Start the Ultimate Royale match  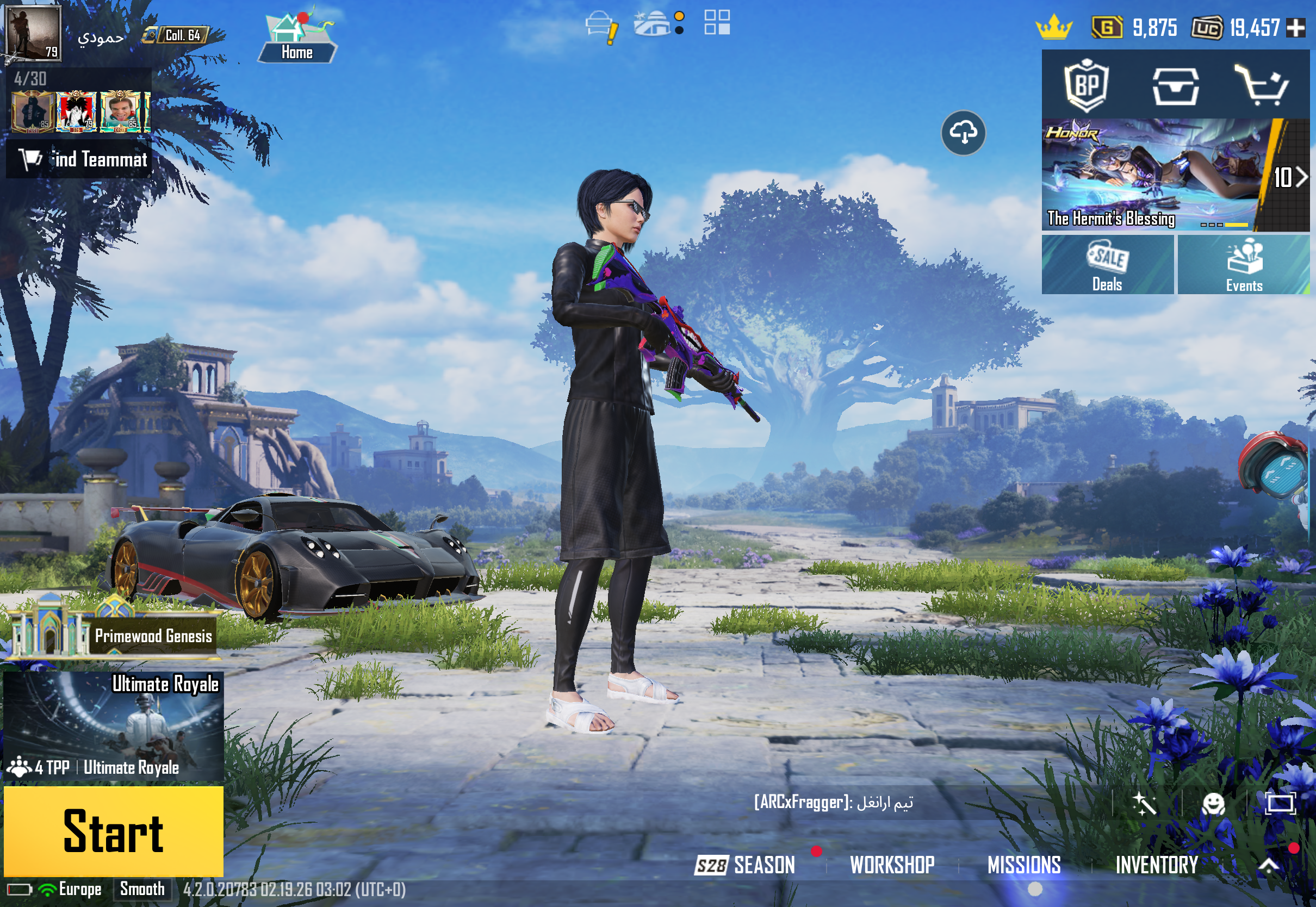pyautogui.click(x=113, y=831)
